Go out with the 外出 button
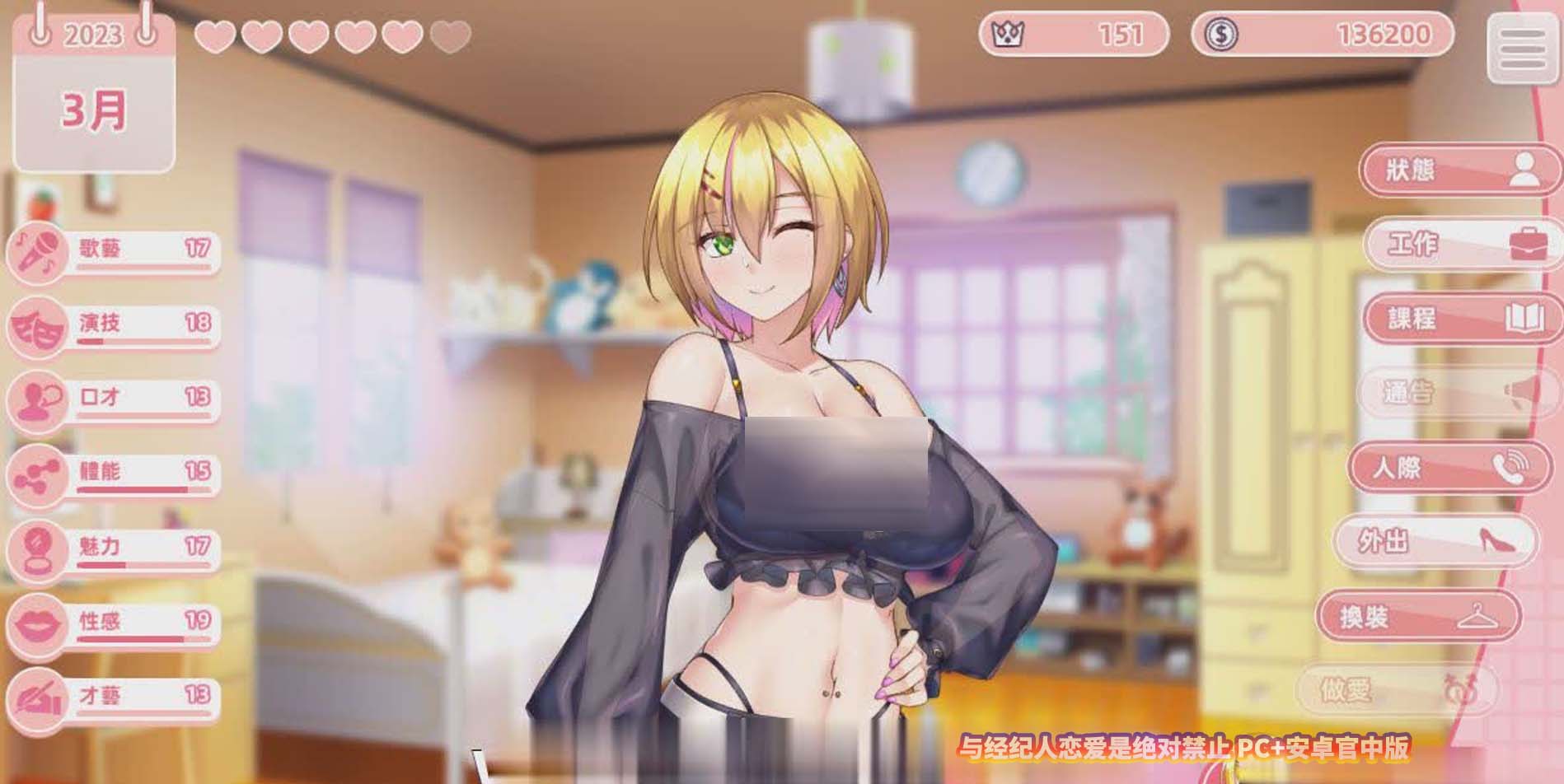This screenshot has width=1564, height=784. (x=1435, y=541)
